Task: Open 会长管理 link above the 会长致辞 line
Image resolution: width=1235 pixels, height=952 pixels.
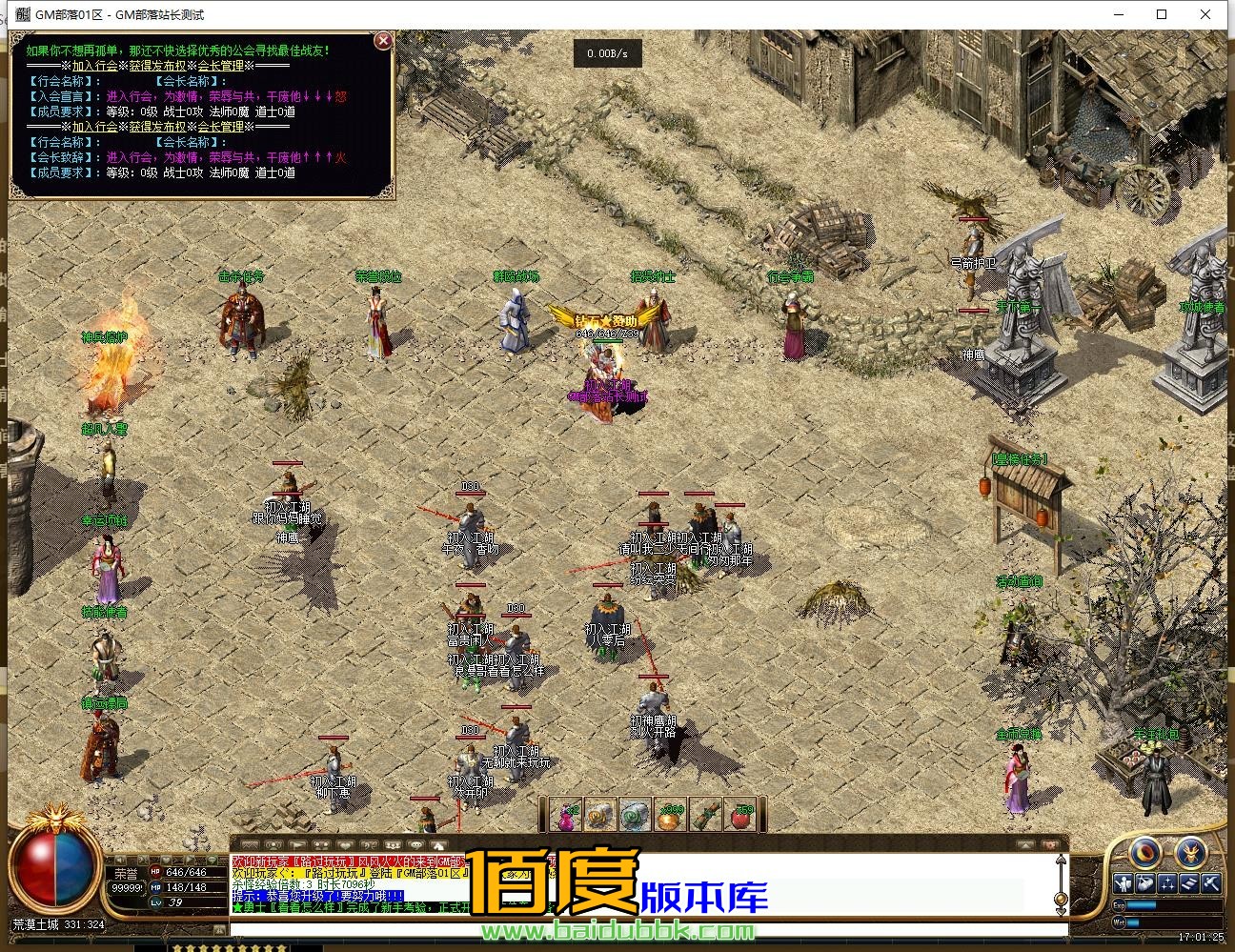Action: [x=220, y=127]
